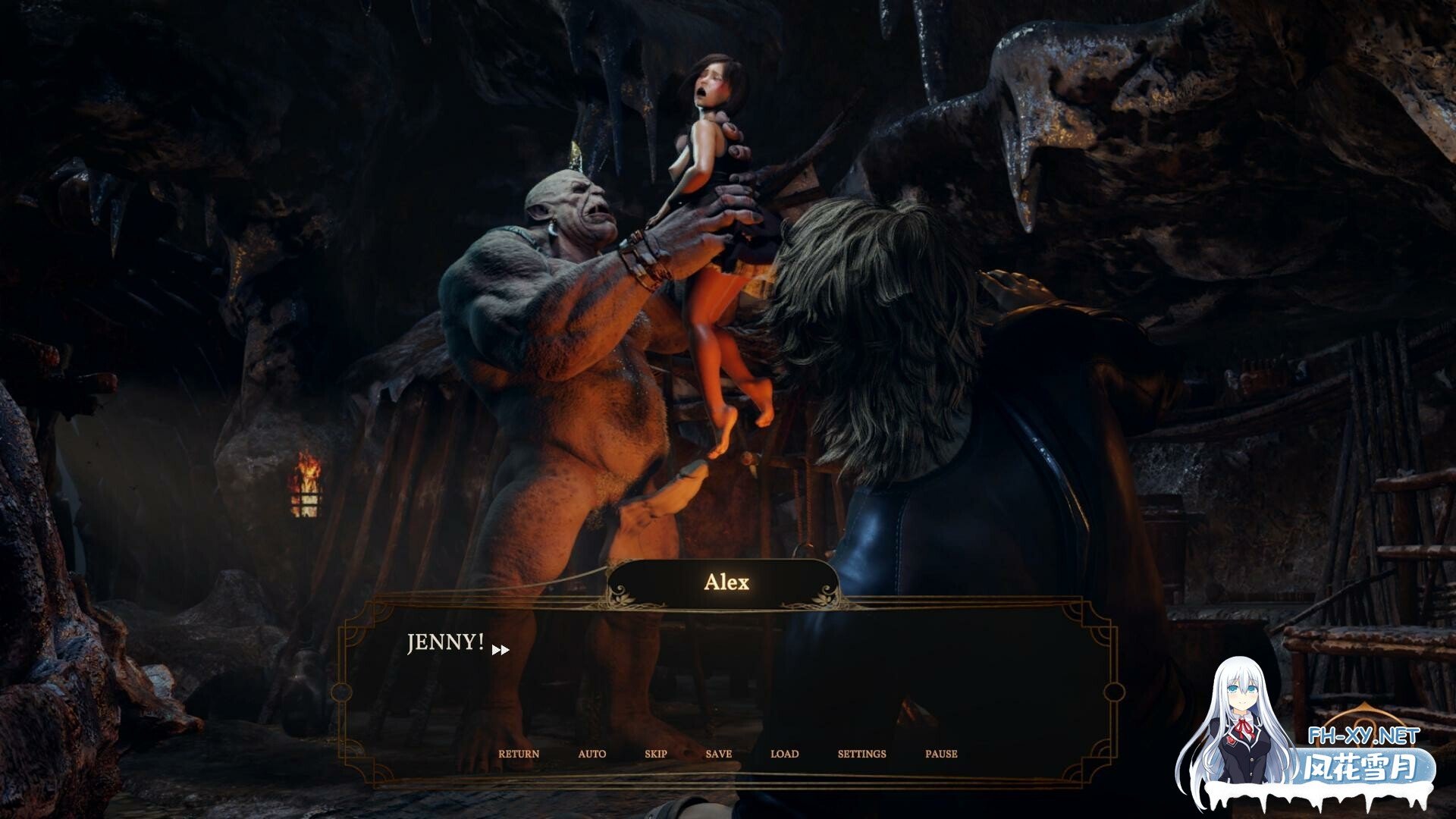Image resolution: width=1456 pixels, height=819 pixels.
Task: Click the RETURN button in the dialogue bar
Action: 519,754
